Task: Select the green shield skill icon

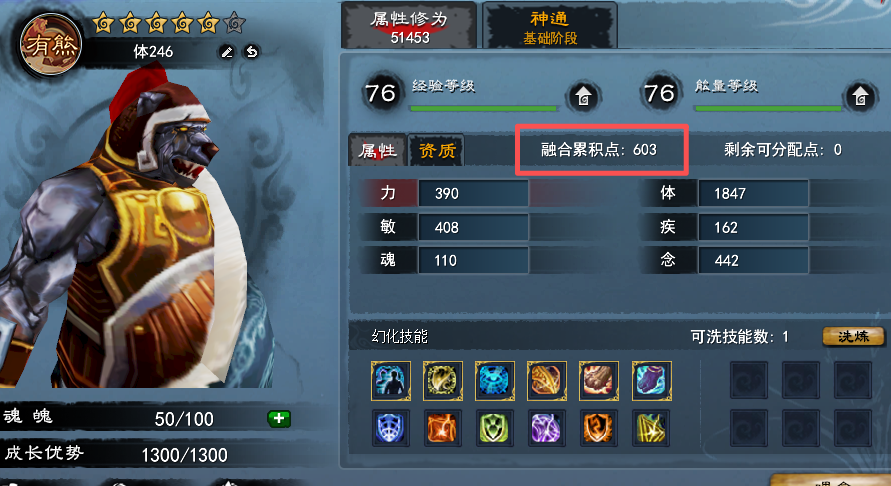Action: 495,428
